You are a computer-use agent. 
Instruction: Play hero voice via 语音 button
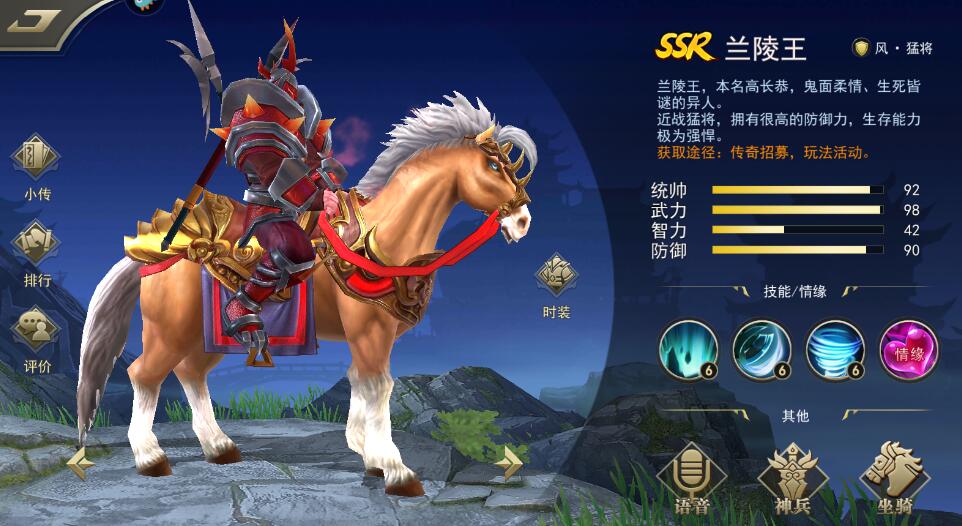click(x=690, y=477)
